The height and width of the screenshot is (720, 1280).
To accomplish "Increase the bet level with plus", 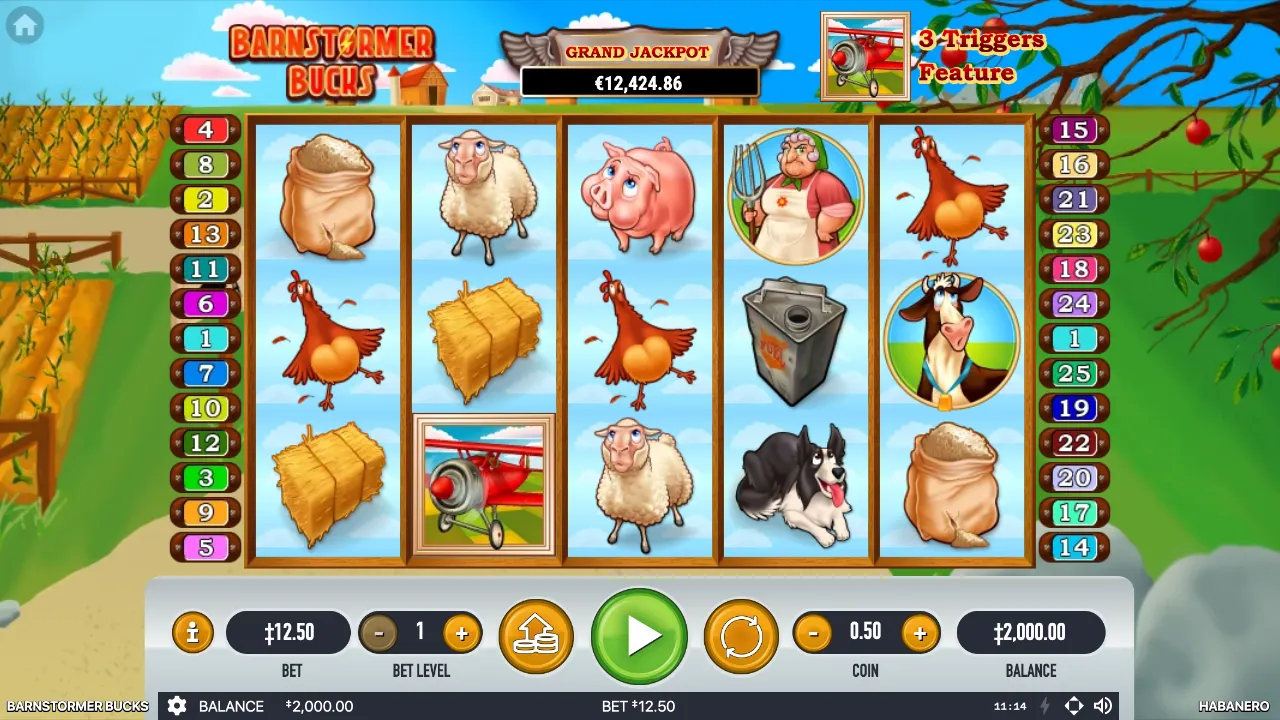I will pos(461,632).
